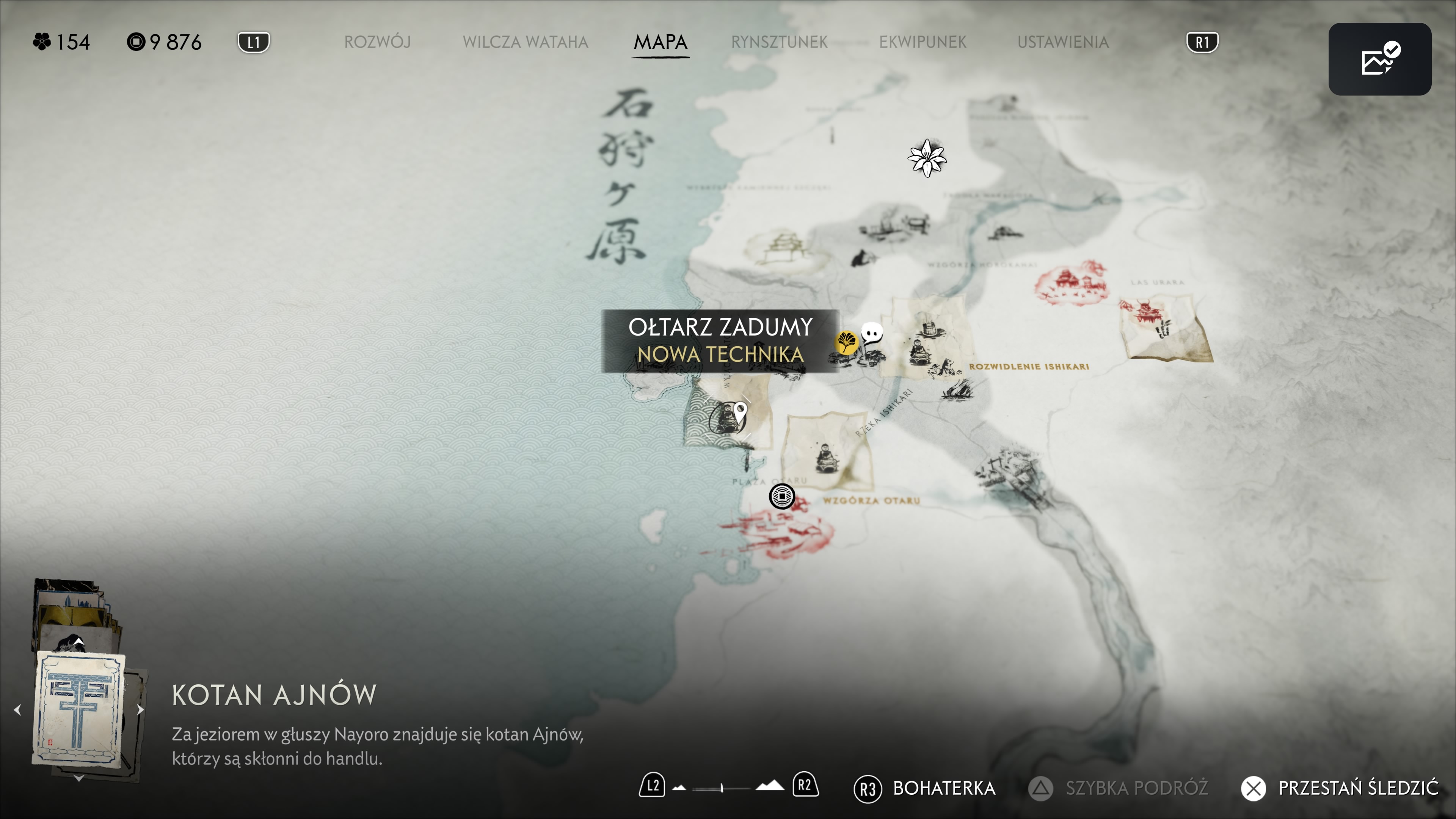Switch to the Ustawienia tab
Image resolution: width=1456 pixels, height=819 pixels.
[x=1062, y=42]
